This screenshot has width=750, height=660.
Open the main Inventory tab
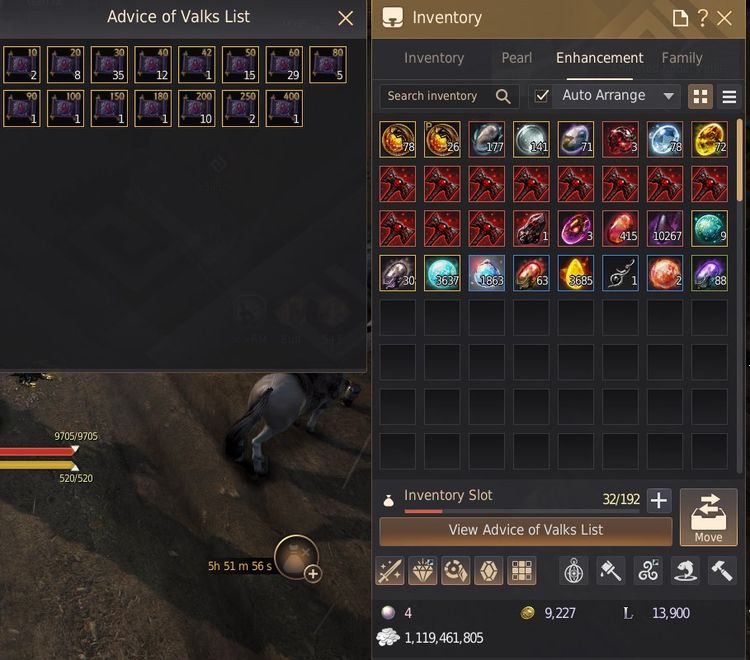pos(434,58)
